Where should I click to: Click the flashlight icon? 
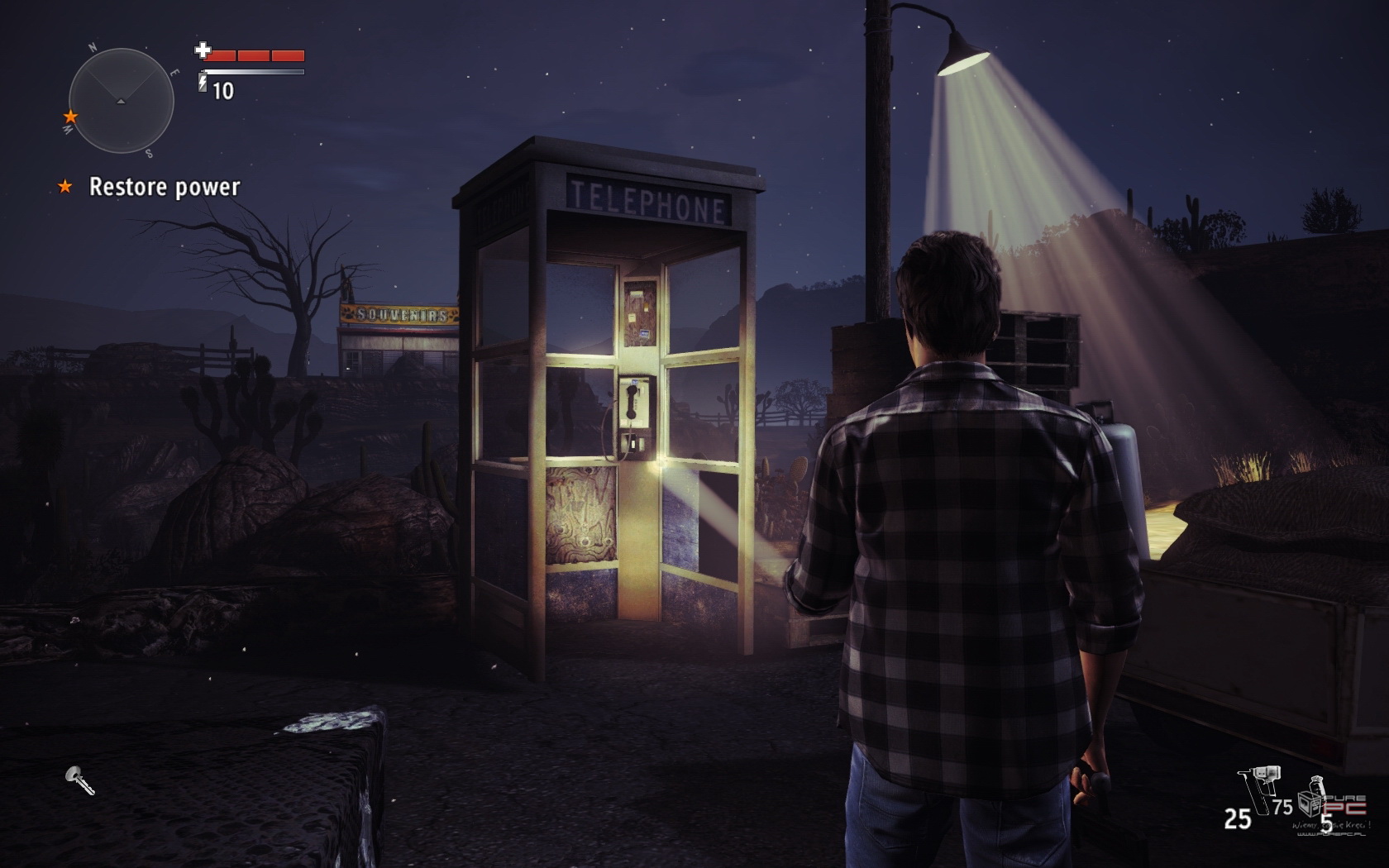pyautogui.click(x=80, y=780)
